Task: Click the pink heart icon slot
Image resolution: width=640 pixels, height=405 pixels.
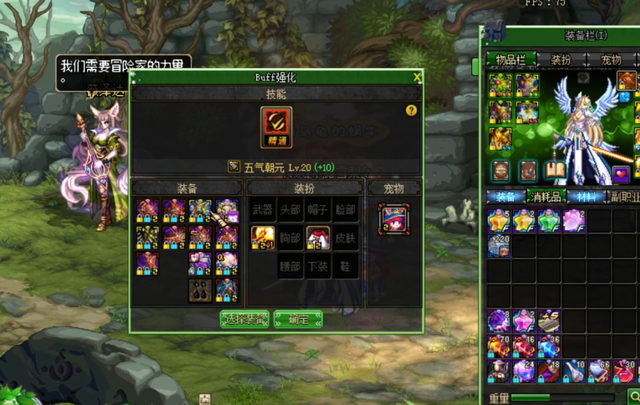Action: [x=623, y=173]
